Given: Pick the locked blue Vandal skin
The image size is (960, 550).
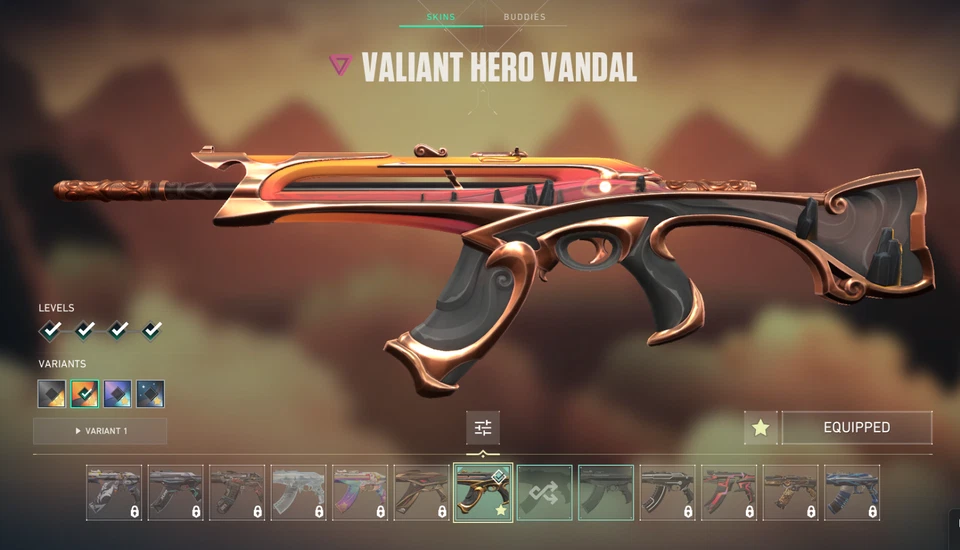Looking at the screenshot, I should 852,492.
